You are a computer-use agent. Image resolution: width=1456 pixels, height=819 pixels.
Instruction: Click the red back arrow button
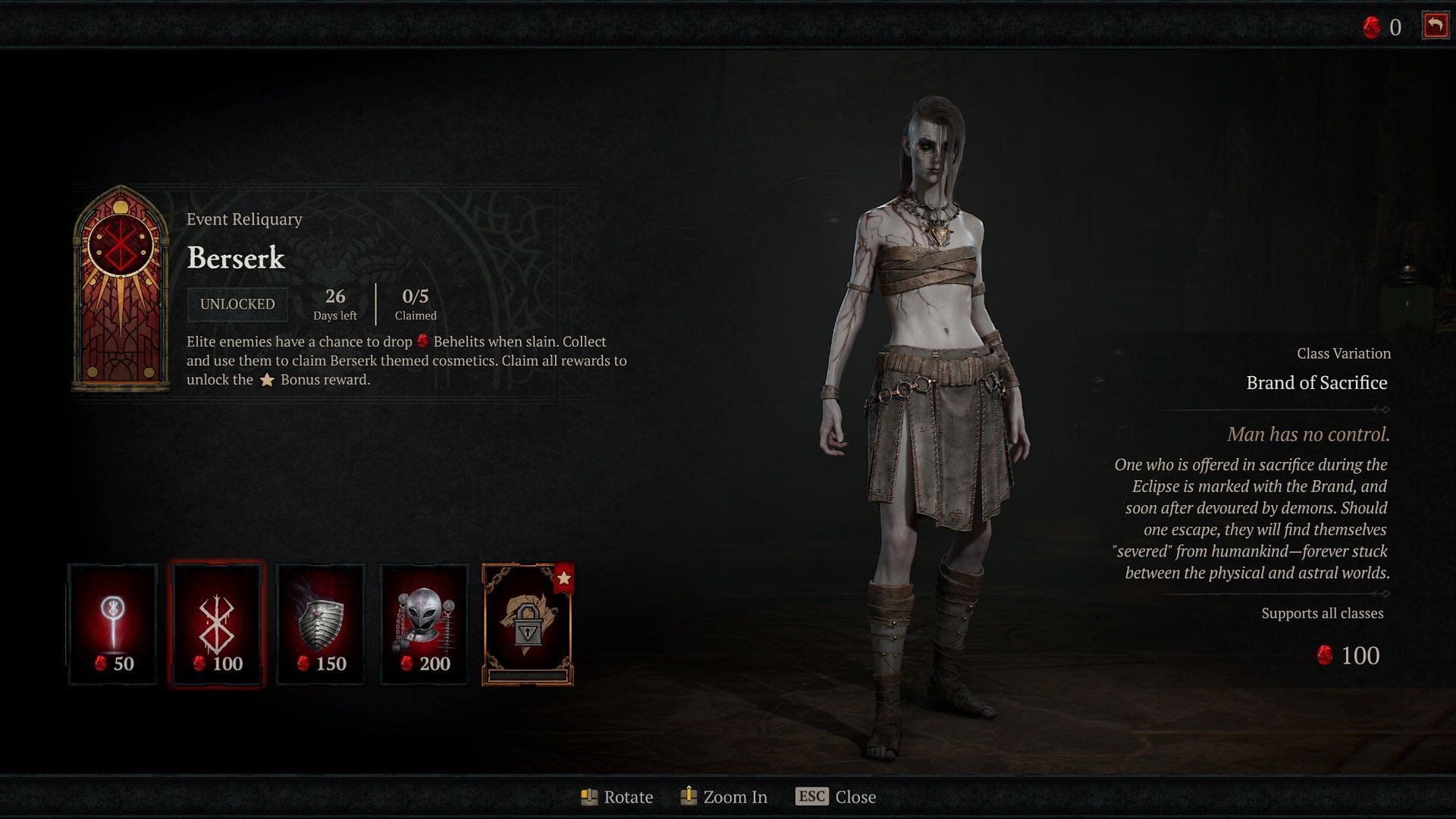1435,26
